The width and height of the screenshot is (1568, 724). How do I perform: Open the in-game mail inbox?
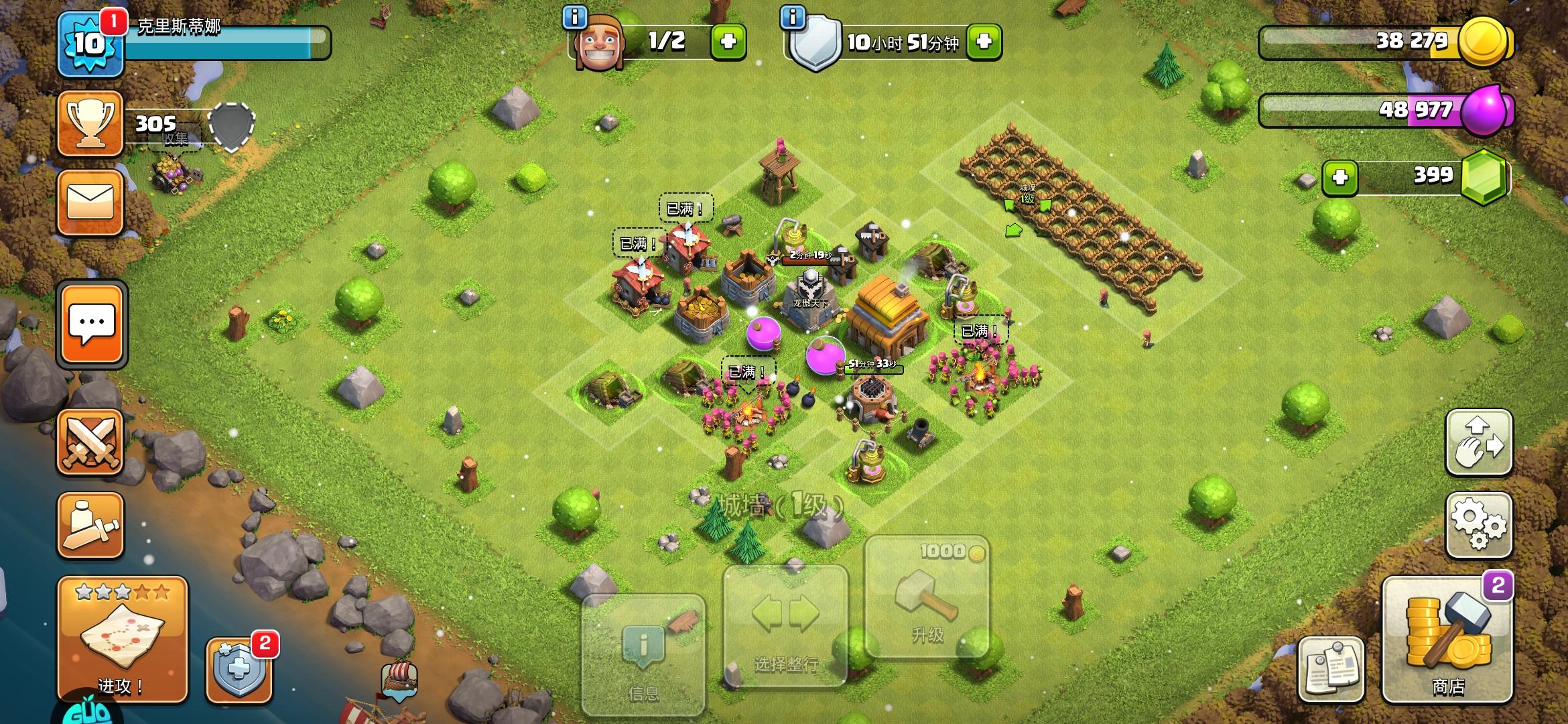coord(90,202)
